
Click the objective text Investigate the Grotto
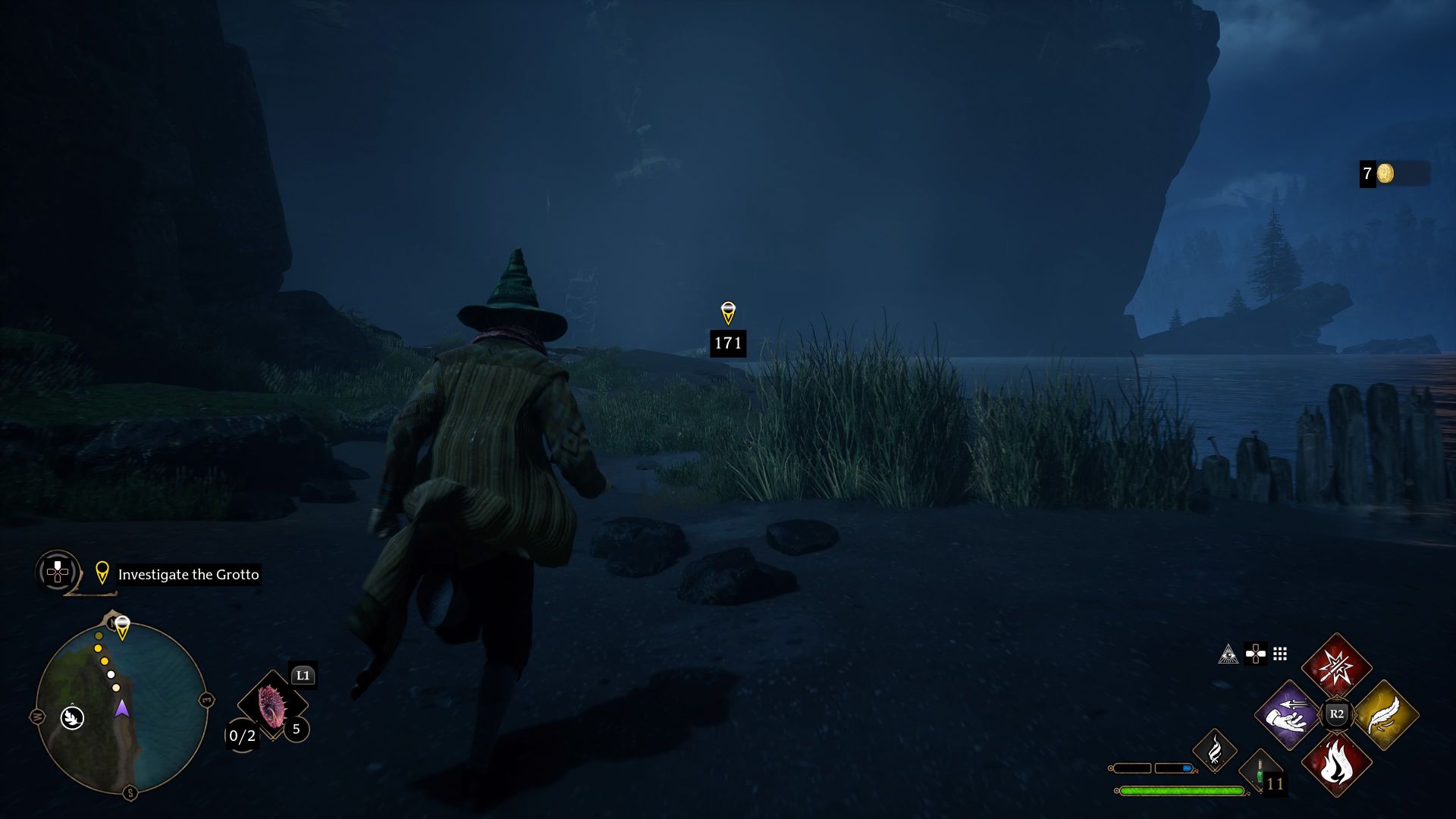[187, 575]
